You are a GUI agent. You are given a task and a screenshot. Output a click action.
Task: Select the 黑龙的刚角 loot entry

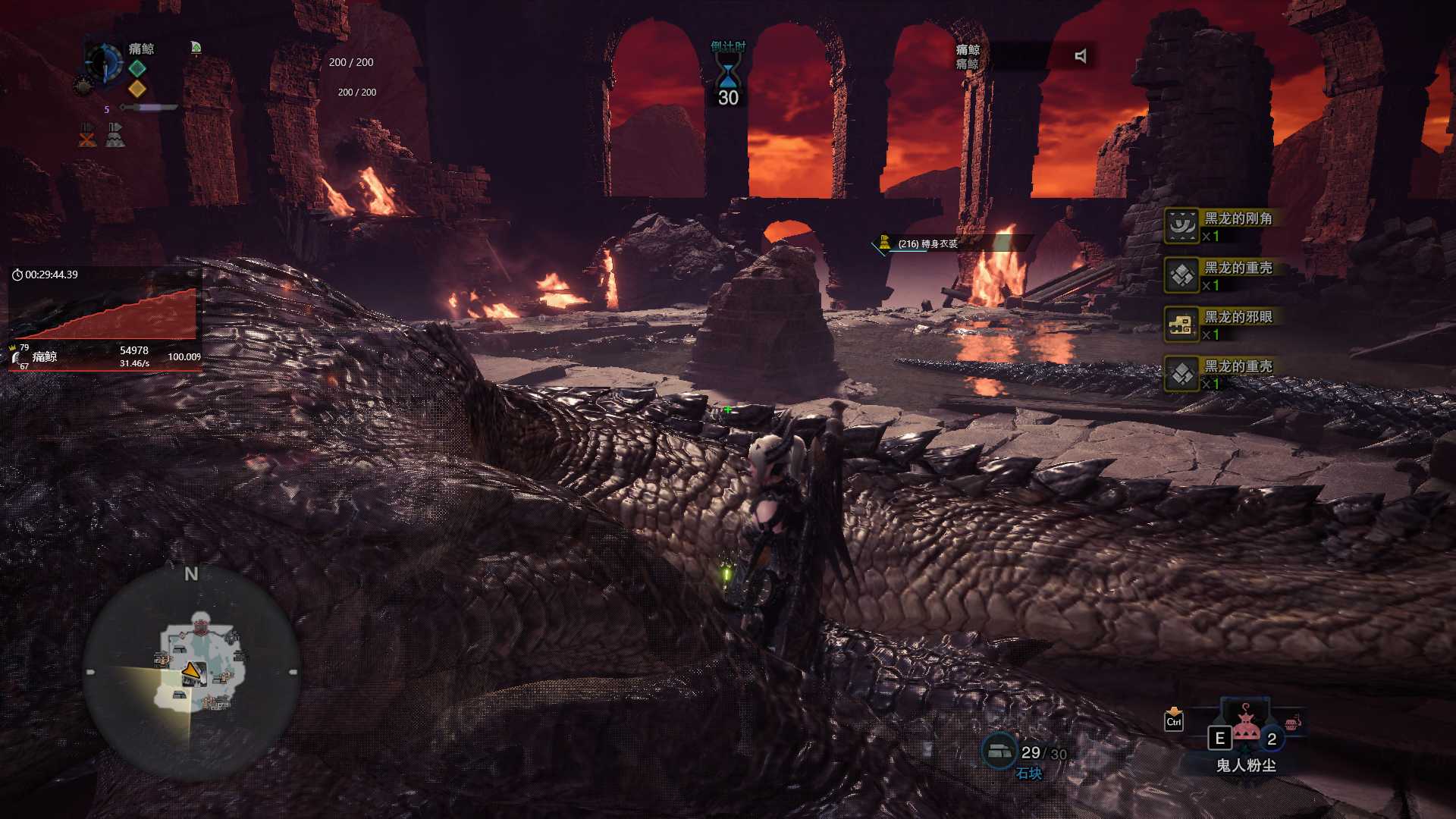pyautogui.click(x=1221, y=226)
